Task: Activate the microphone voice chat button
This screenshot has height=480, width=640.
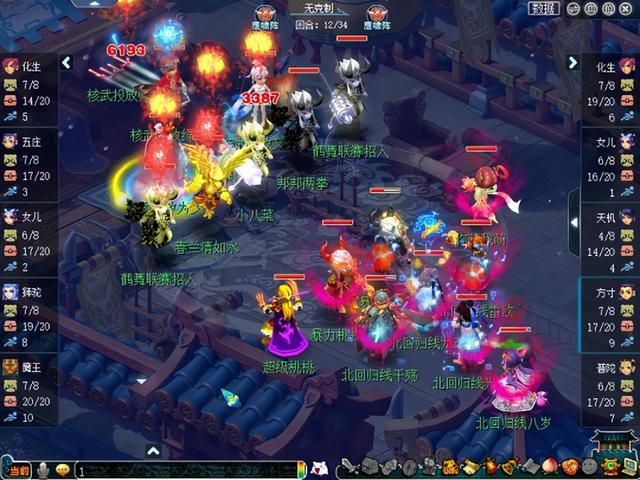Action: click(x=43, y=470)
